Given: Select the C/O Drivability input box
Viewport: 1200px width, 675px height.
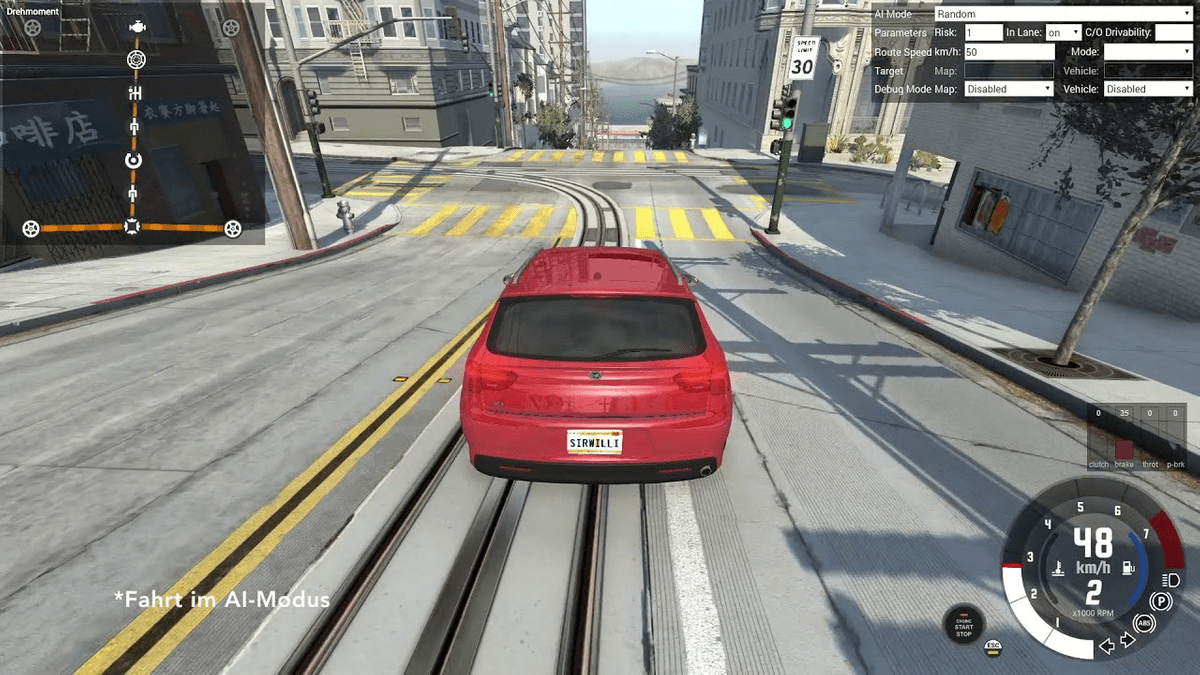Looking at the screenshot, I should click(x=1173, y=33).
